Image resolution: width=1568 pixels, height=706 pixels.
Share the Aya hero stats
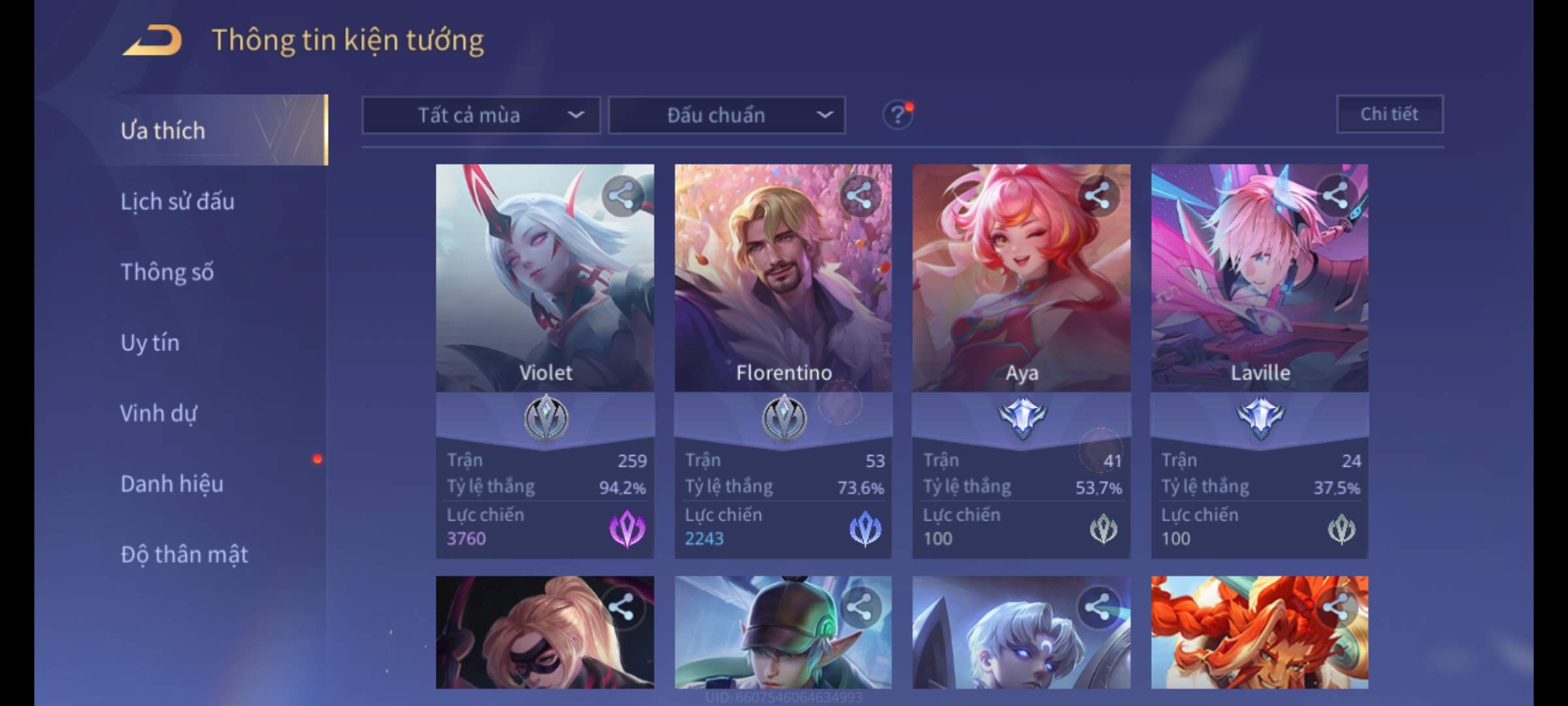(x=1098, y=195)
